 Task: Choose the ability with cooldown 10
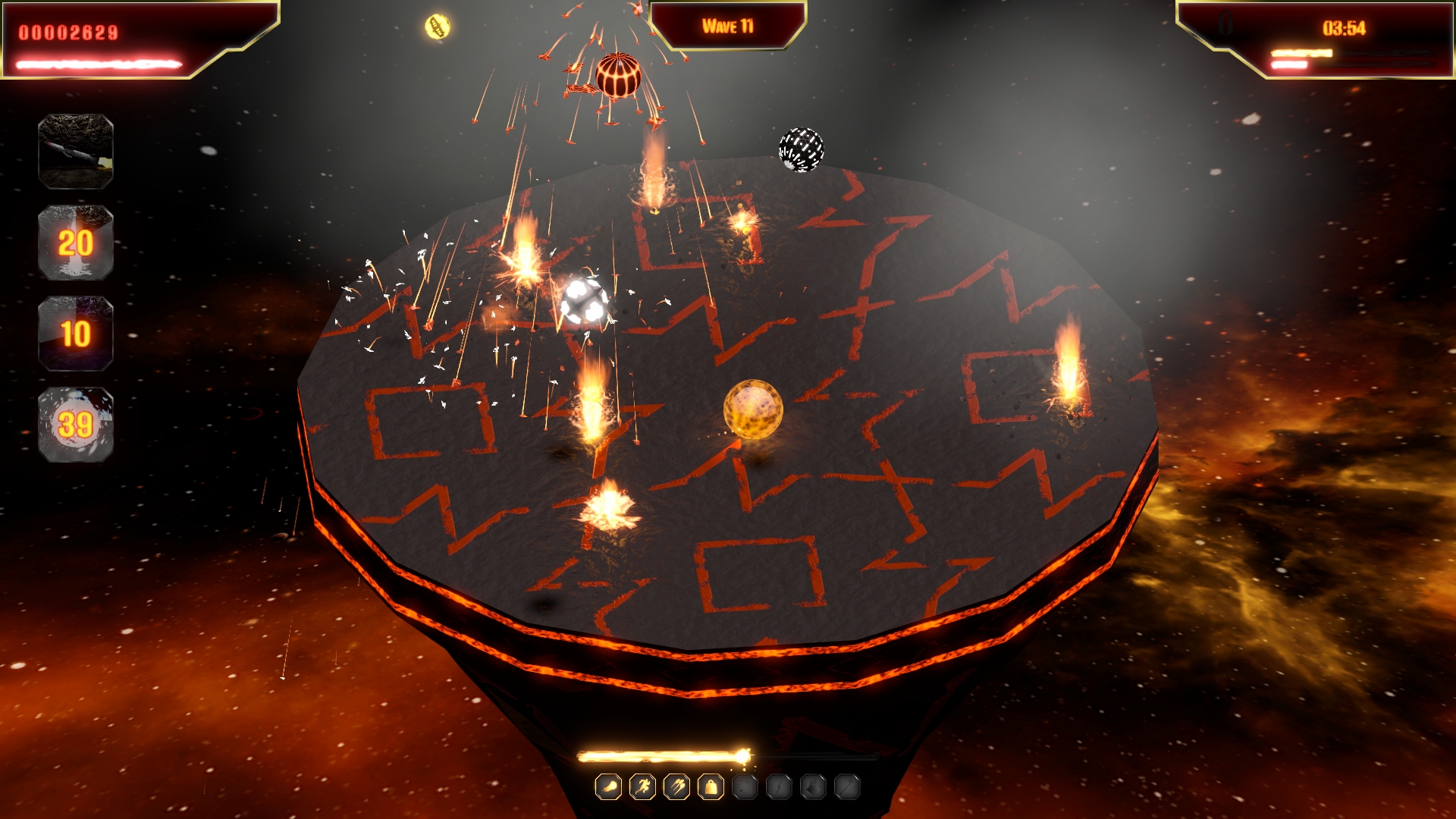[76, 334]
